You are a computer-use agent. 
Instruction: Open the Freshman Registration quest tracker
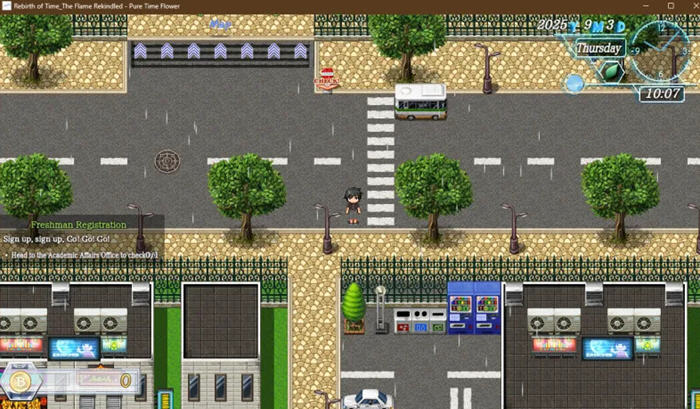(78, 225)
